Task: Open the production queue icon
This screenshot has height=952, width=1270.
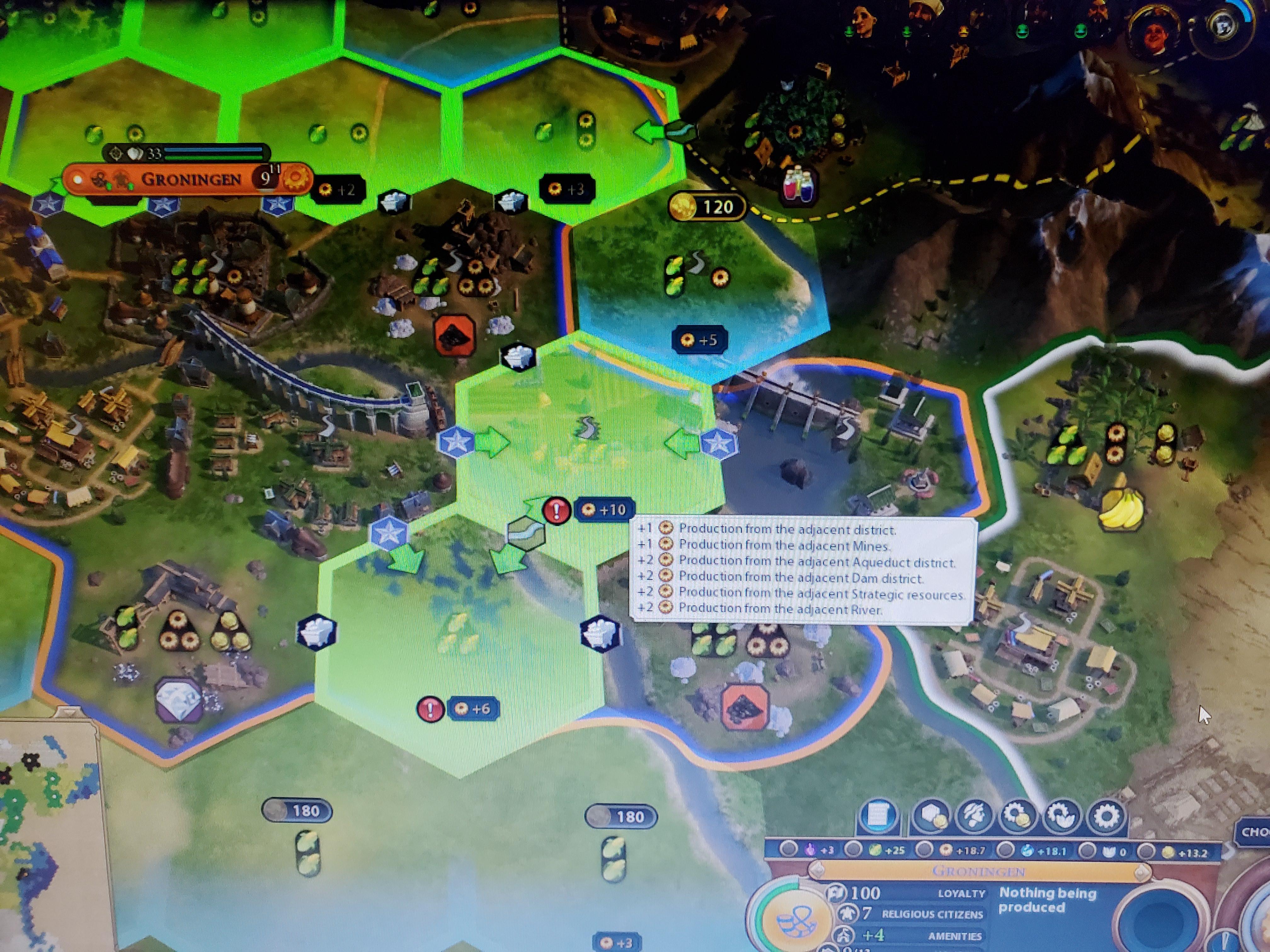Action: pyautogui.click(x=1061, y=815)
